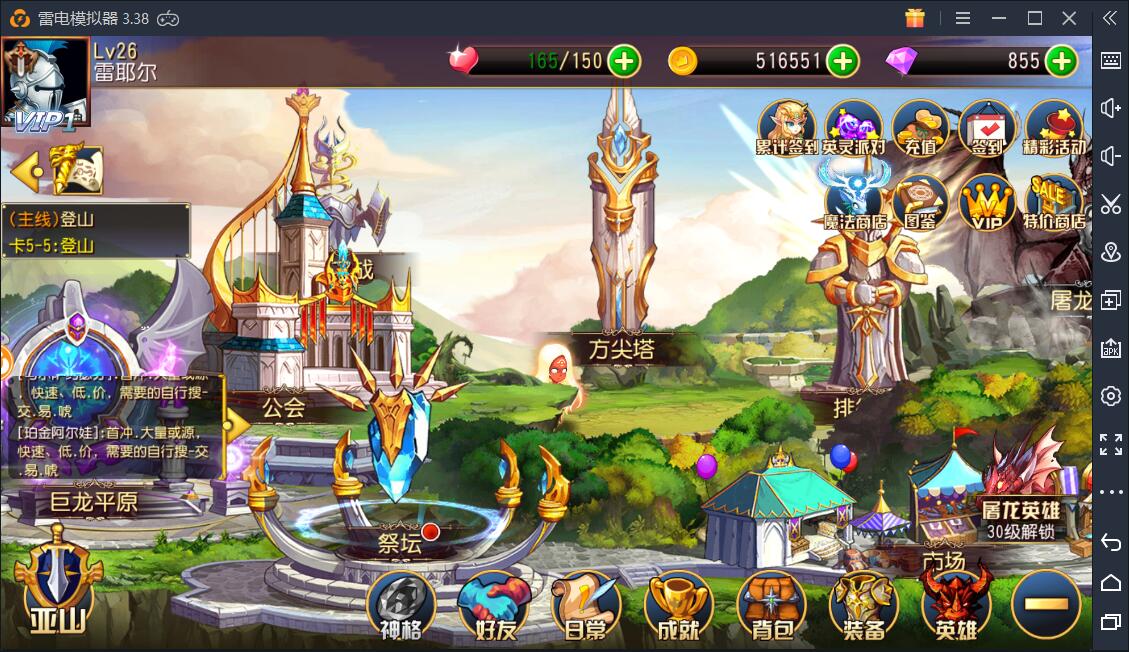Open the 英灵派对 event icon
Image resolution: width=1129 pixels, height=652 pixels.
point(853,128)
